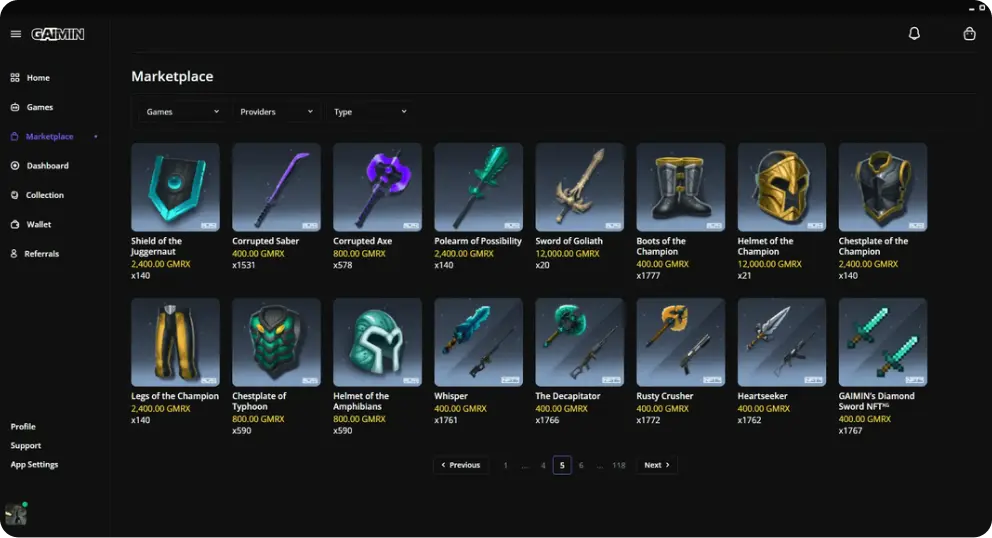Select the Sword of Goliath item
The image size is (992, 538).
pyautogui.click(x=579, y=188)
